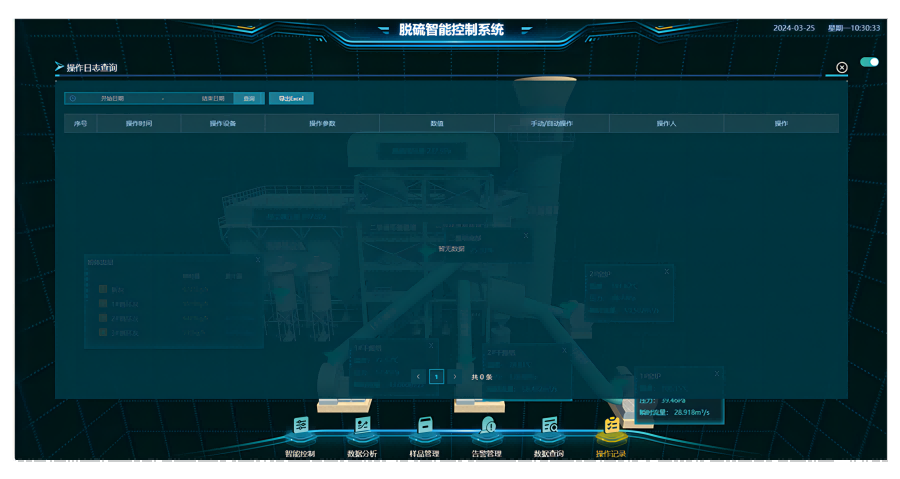Close the 操作日志查询 panel
900x479 pixels.
[x=842, y=67]
